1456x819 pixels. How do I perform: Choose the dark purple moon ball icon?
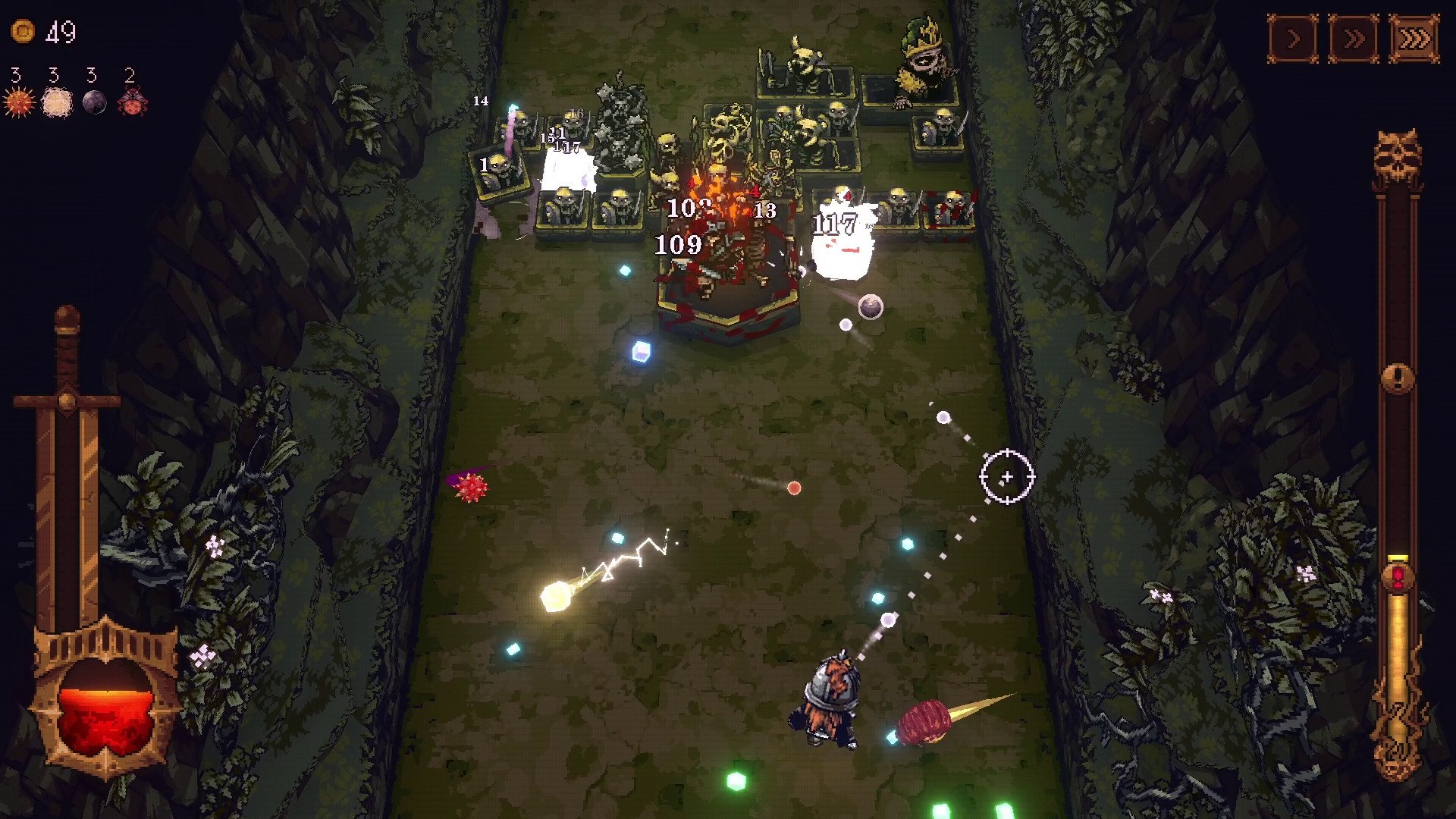94,102
